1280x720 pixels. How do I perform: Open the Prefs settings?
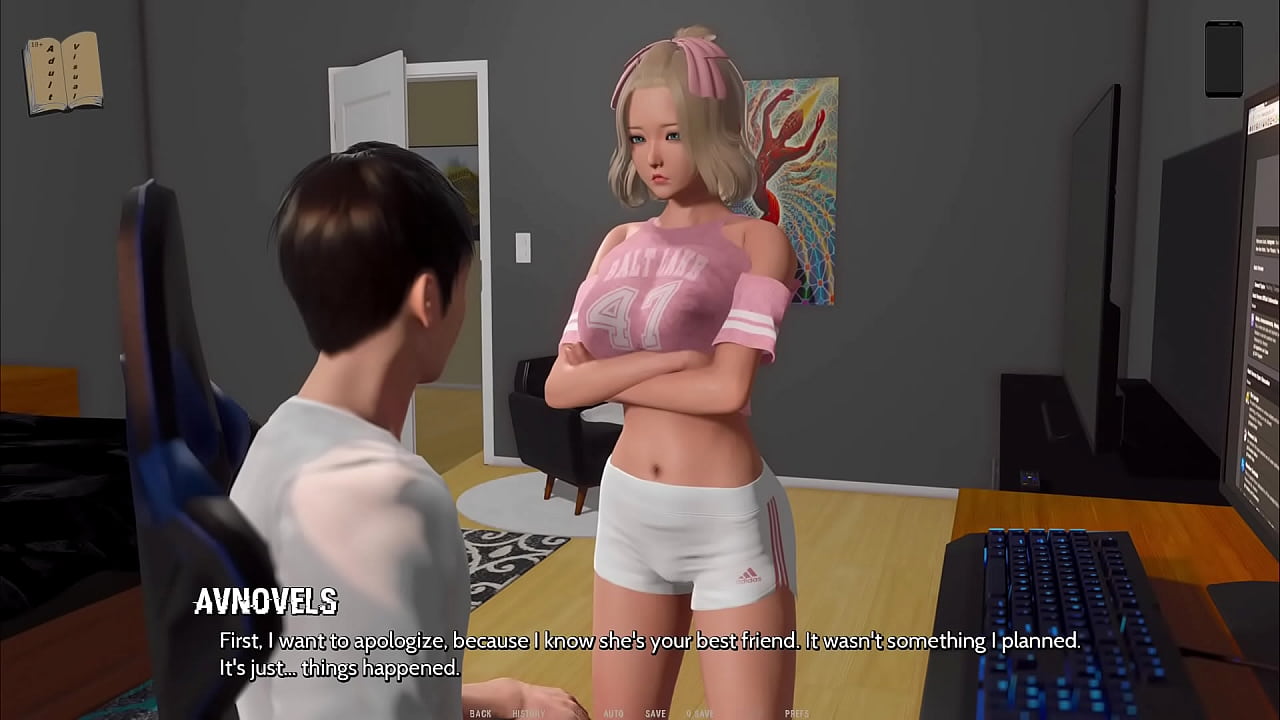[x=797, y=713]
